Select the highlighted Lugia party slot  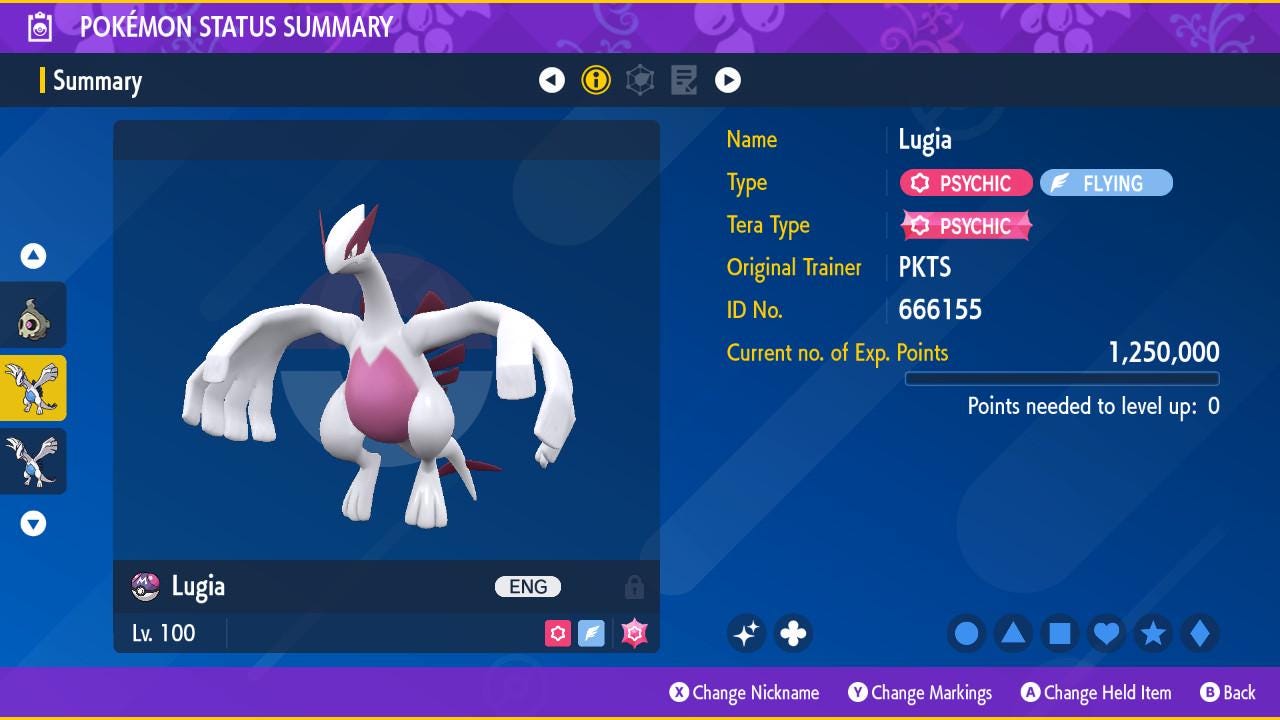tap(33, 388)
